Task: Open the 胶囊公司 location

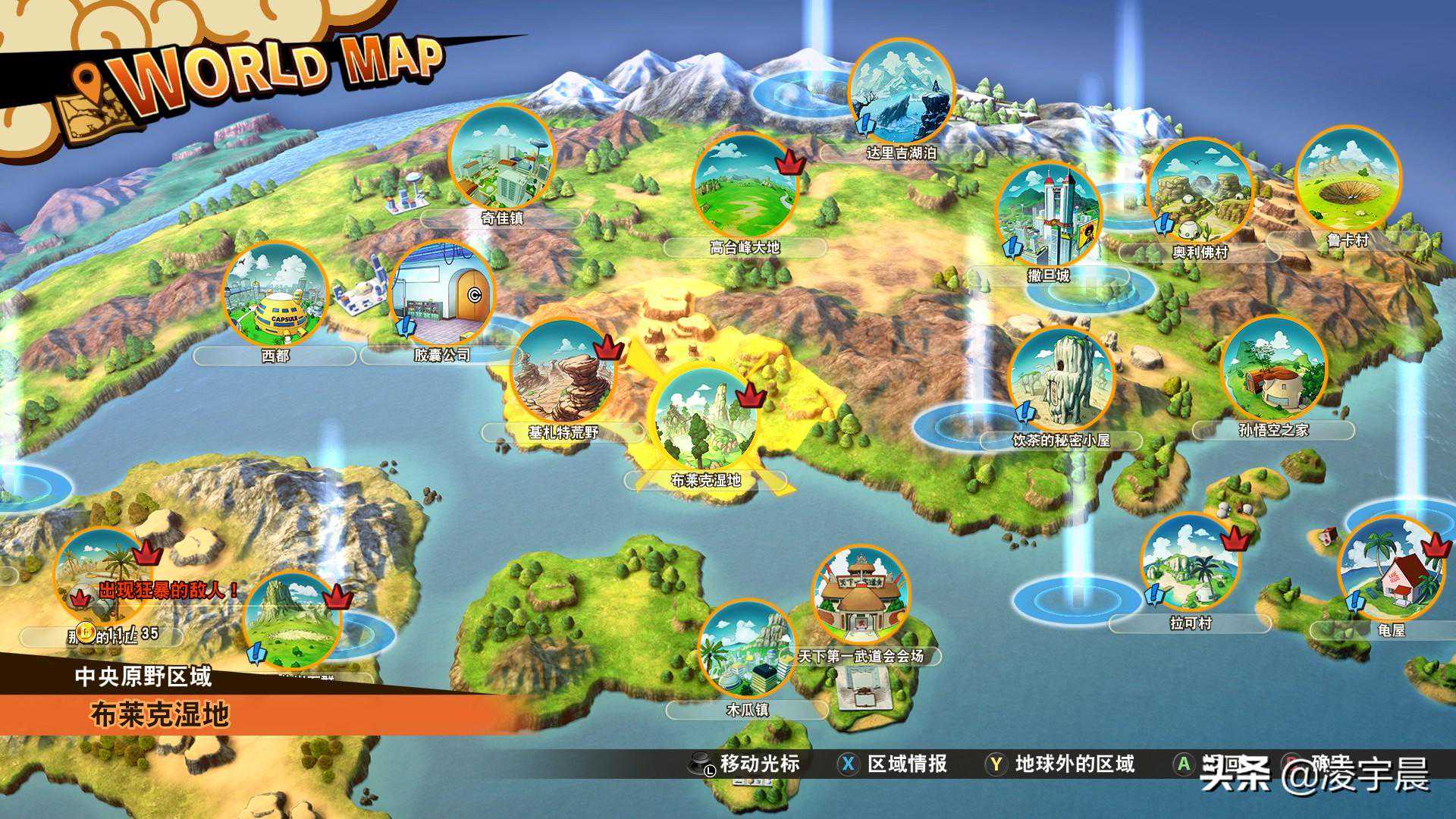Action: pos(442,295)
